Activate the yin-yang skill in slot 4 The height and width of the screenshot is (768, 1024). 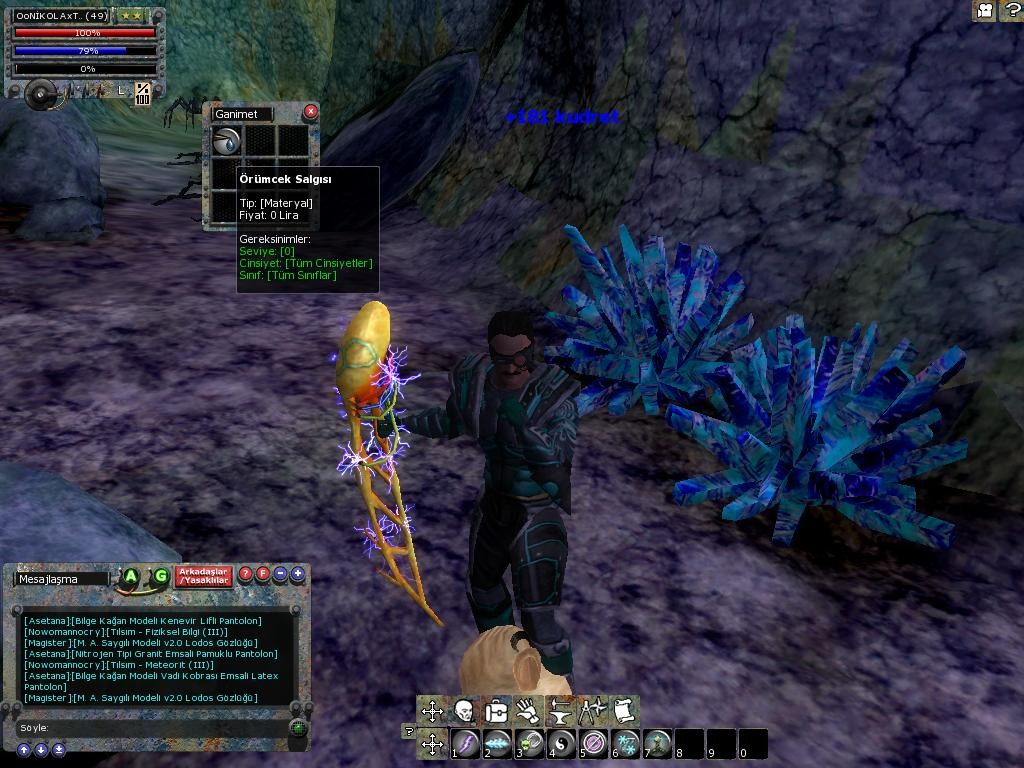pyautogui.click(x=562, y=744)
